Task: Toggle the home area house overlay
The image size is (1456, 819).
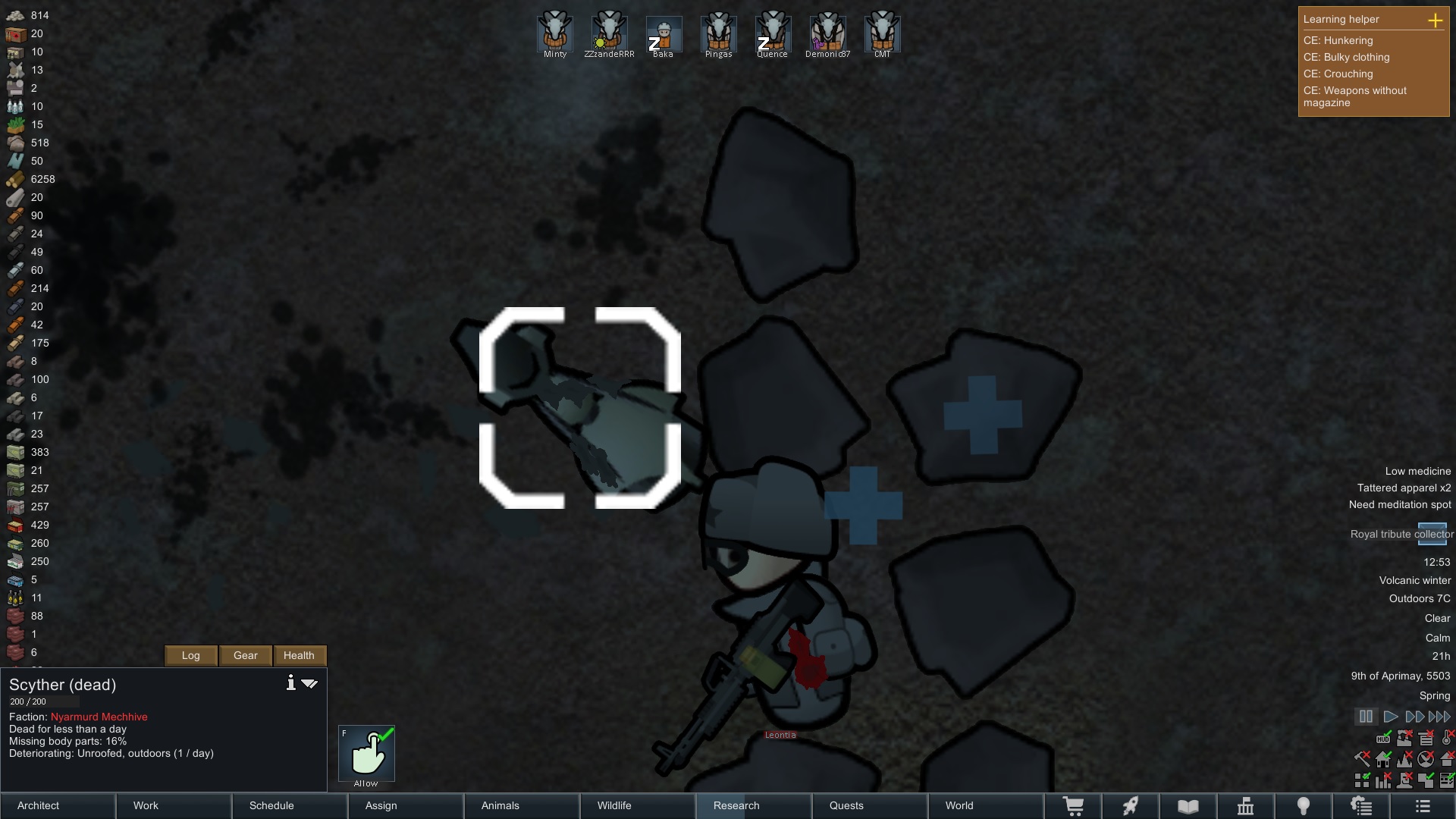Action: (1382, 760)
